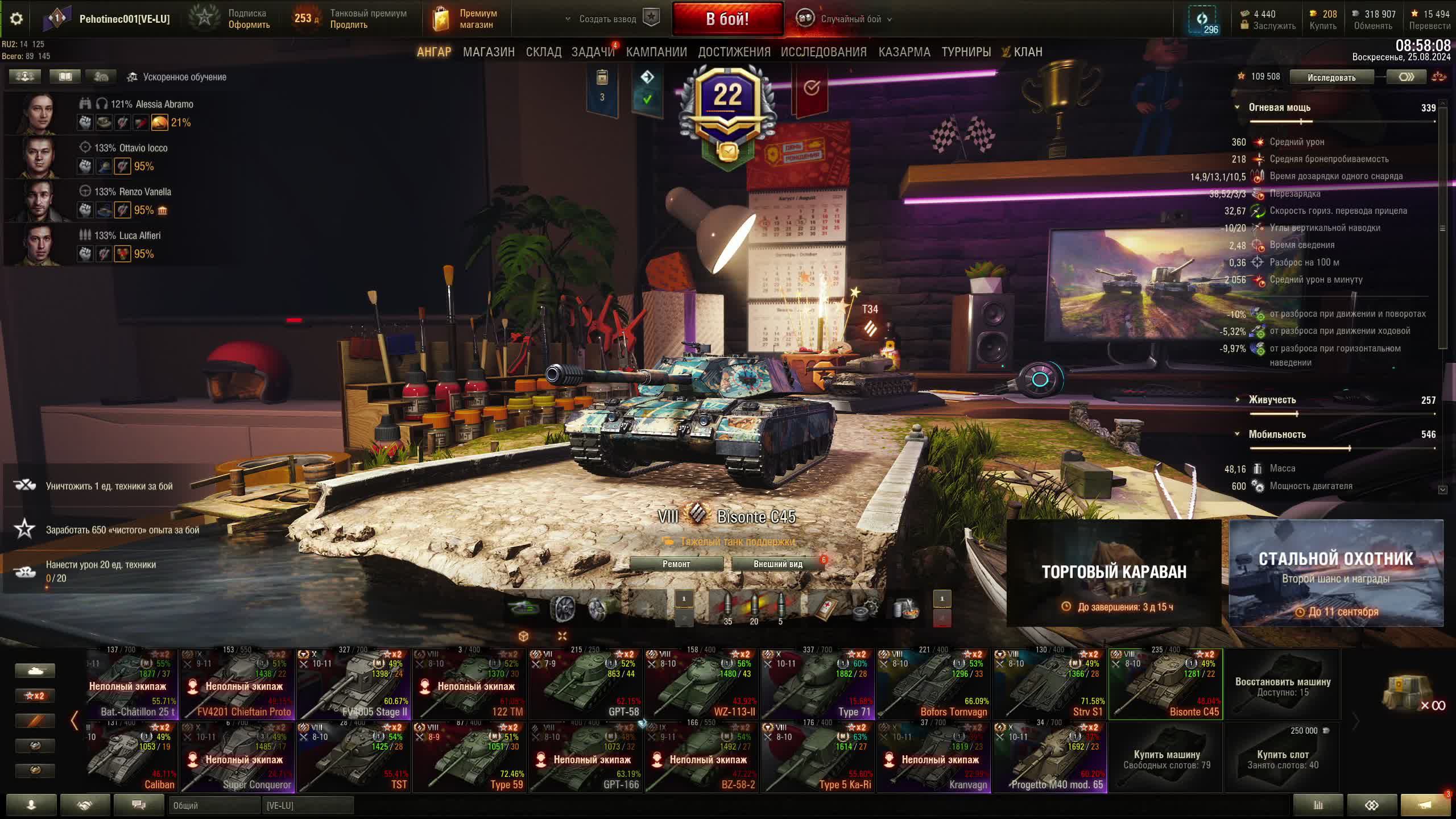Show the ДОСТИЖЕНИЯ tab
Image resolution: width=1456 pixels, height=819 pixels.
click(x=734, y=52)
